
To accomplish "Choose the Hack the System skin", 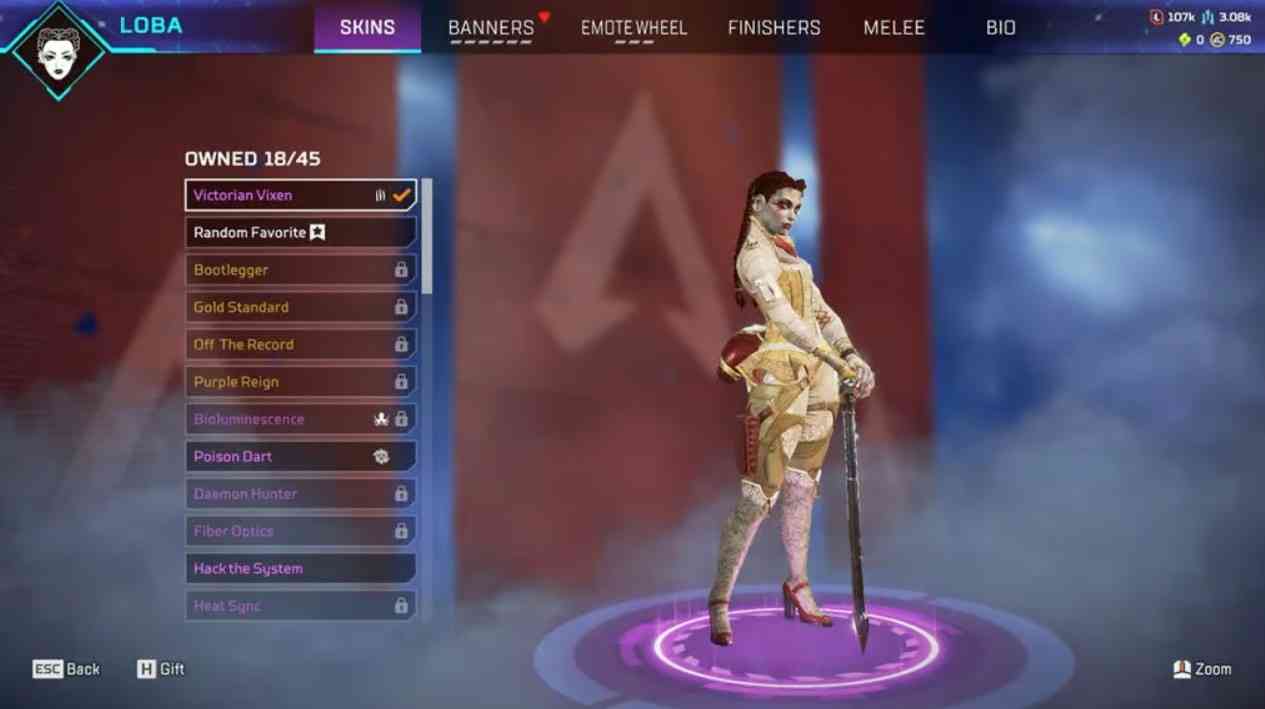I will (300, 568).
